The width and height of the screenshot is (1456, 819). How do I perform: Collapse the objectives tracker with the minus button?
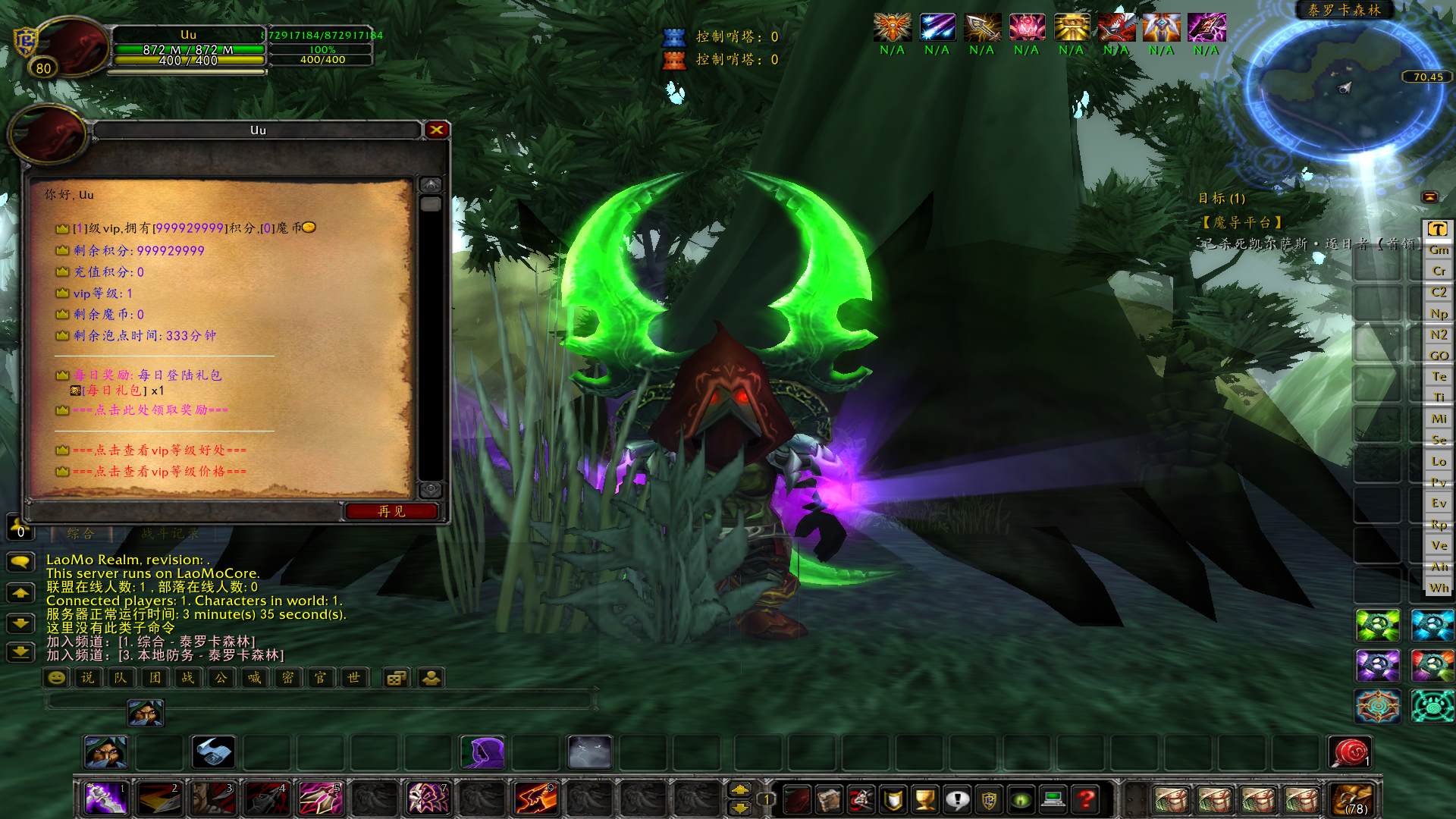click(1429, 197)
